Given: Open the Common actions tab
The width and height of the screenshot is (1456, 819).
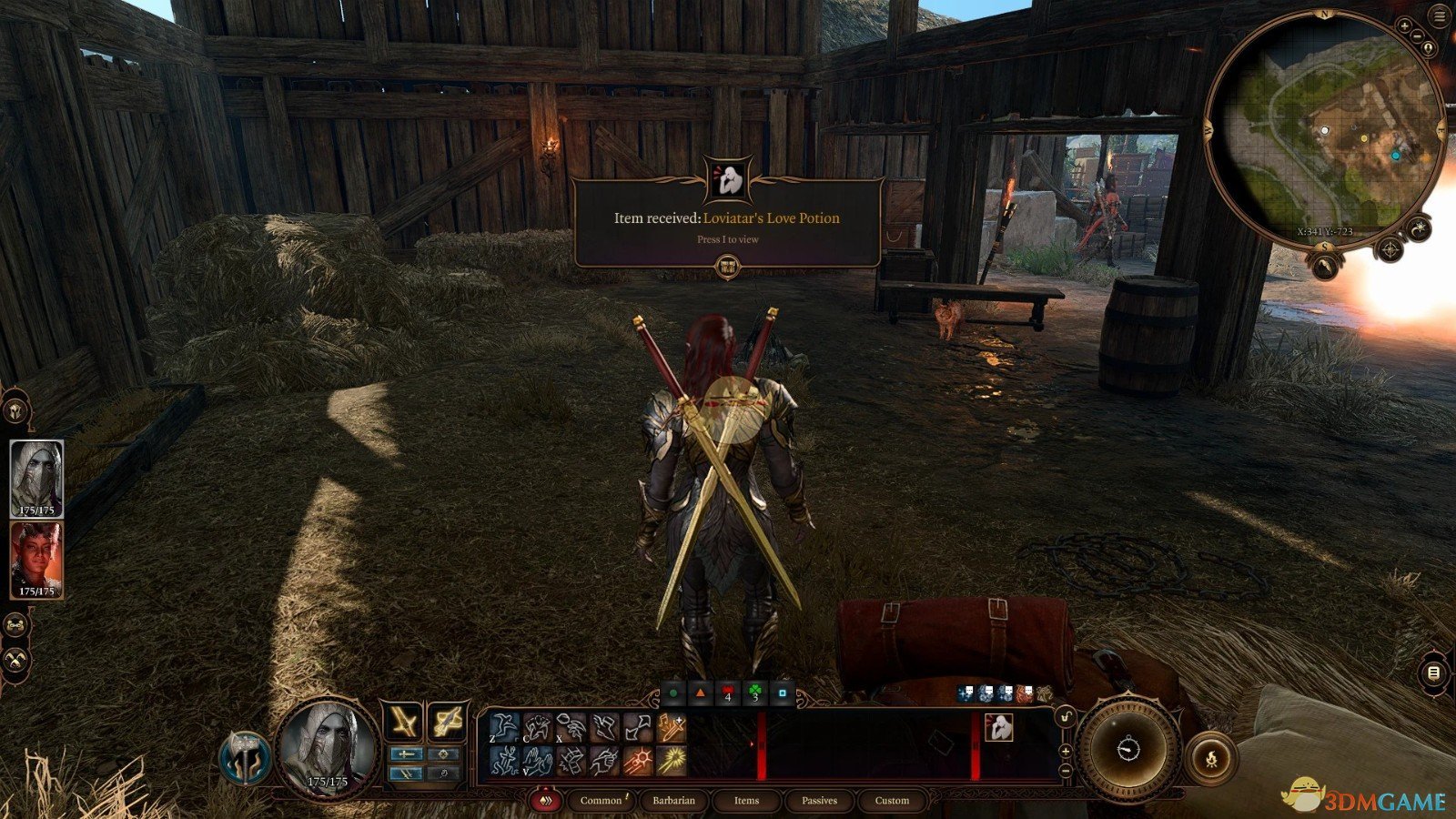Looking at the screenshot, I should click(601, 801).
